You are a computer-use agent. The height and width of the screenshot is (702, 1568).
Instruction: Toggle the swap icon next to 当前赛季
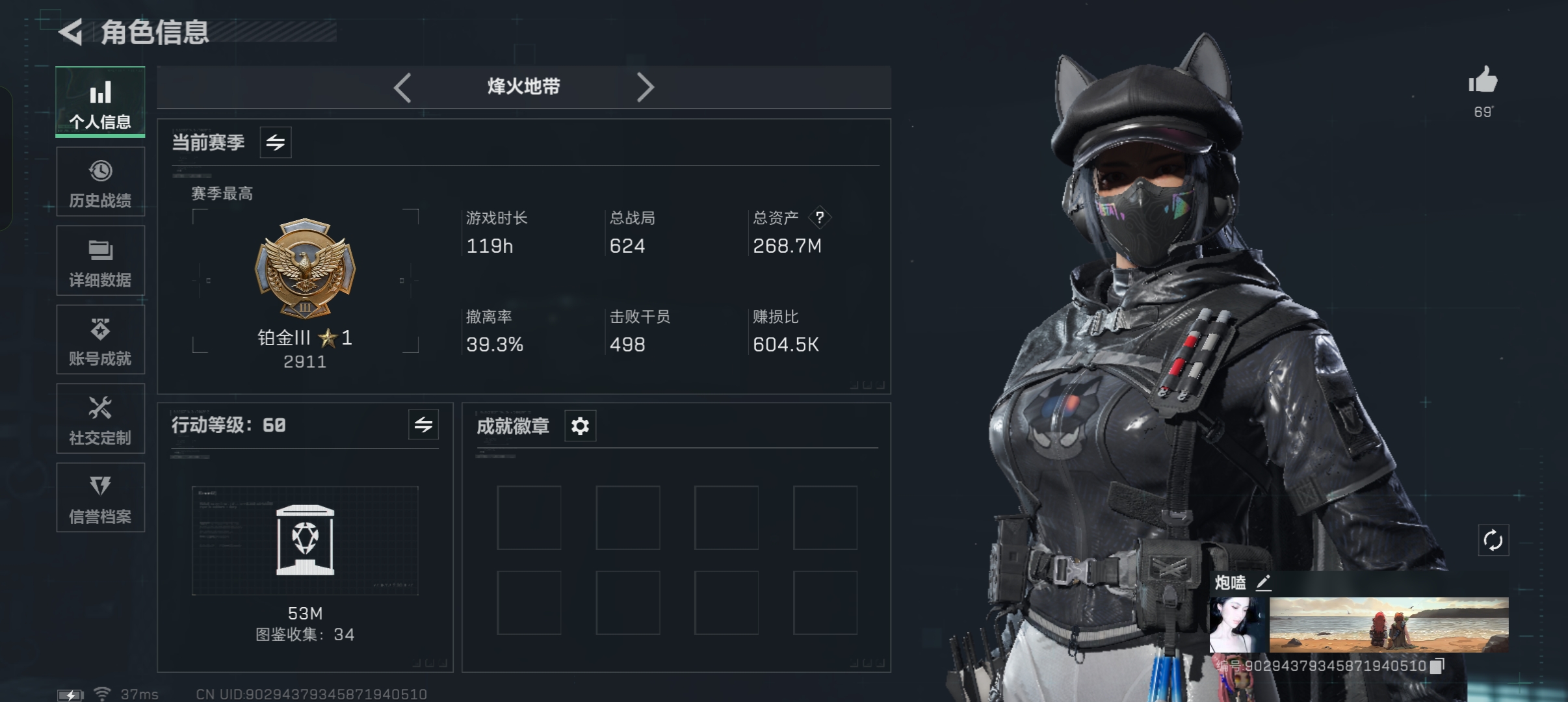tap(276, 142)
